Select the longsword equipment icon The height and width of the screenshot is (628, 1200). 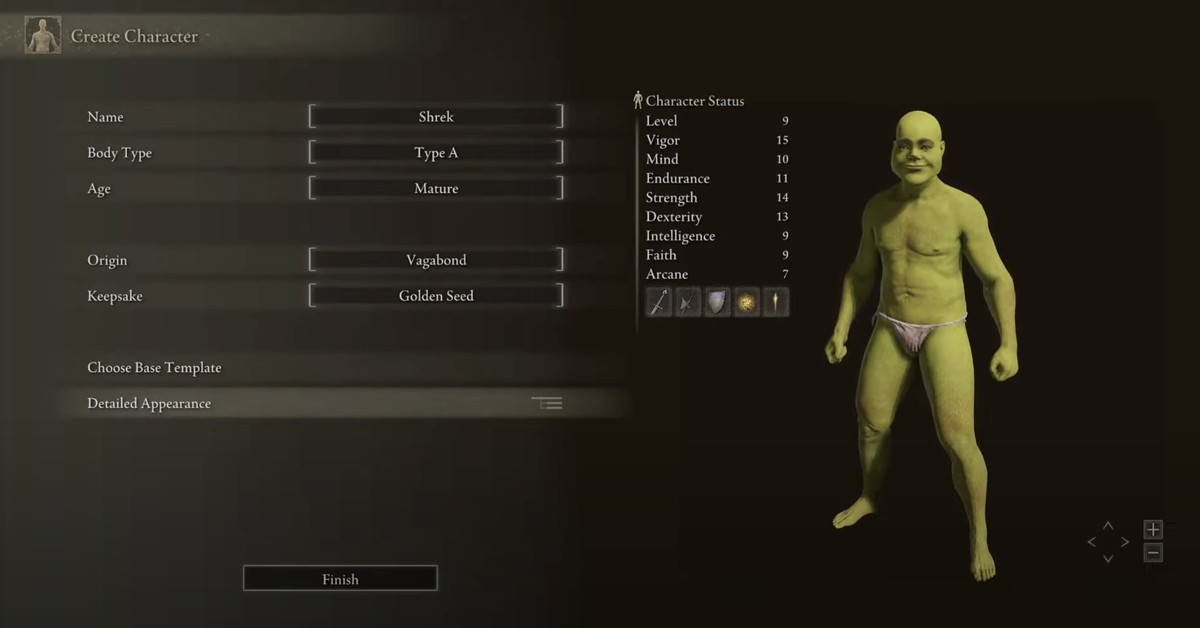click(x=659, y=302)
